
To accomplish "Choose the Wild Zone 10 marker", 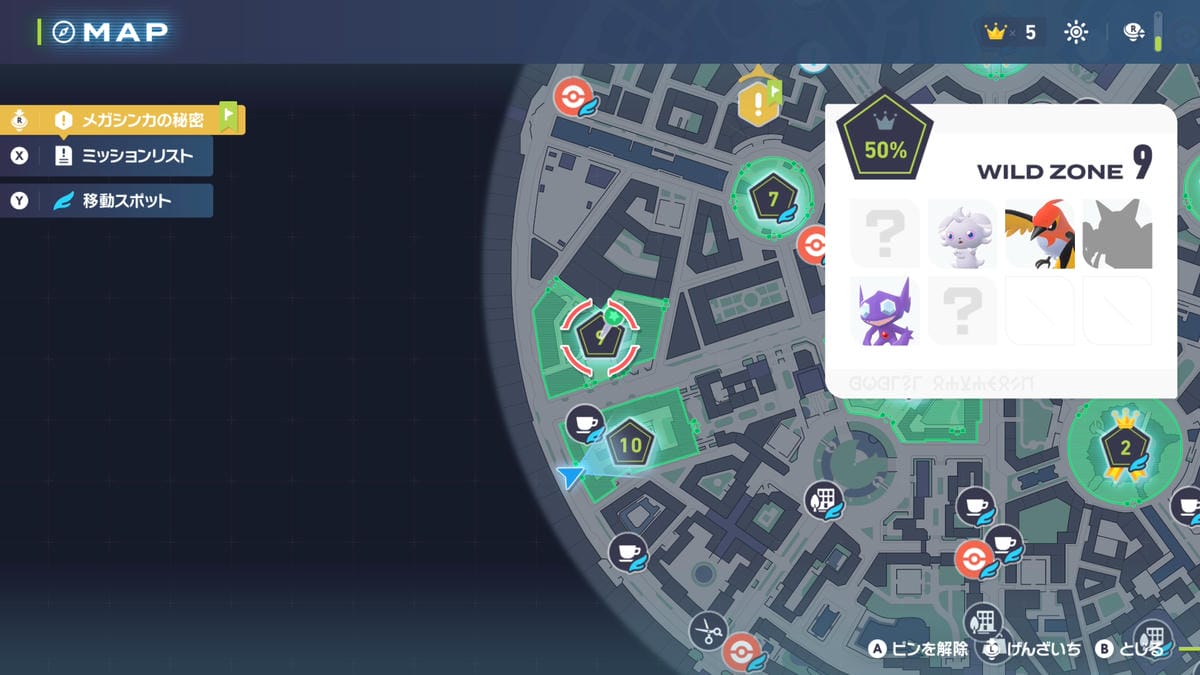I will 631,445.
